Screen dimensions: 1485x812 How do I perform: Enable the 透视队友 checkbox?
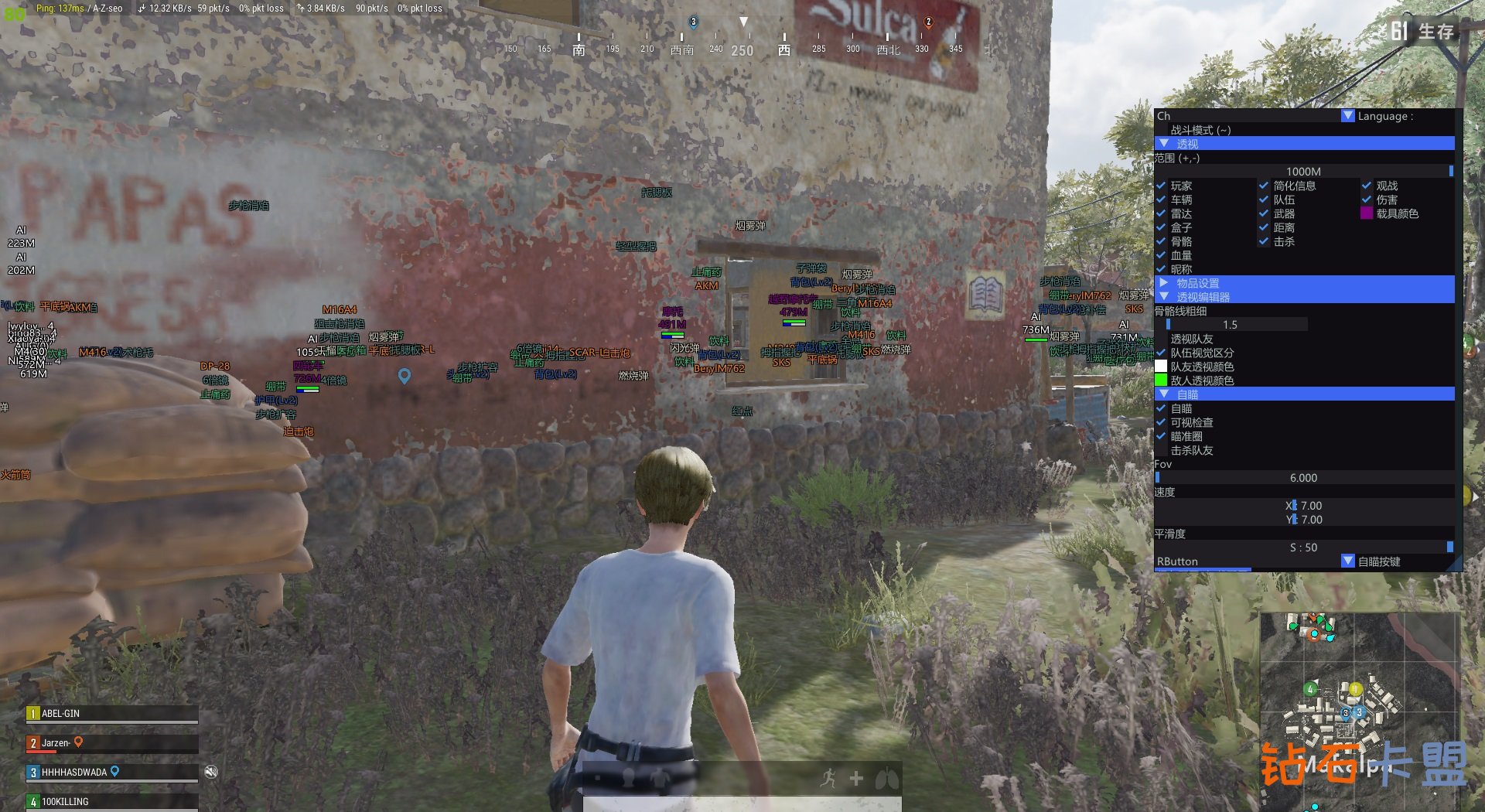(1162, 339)
